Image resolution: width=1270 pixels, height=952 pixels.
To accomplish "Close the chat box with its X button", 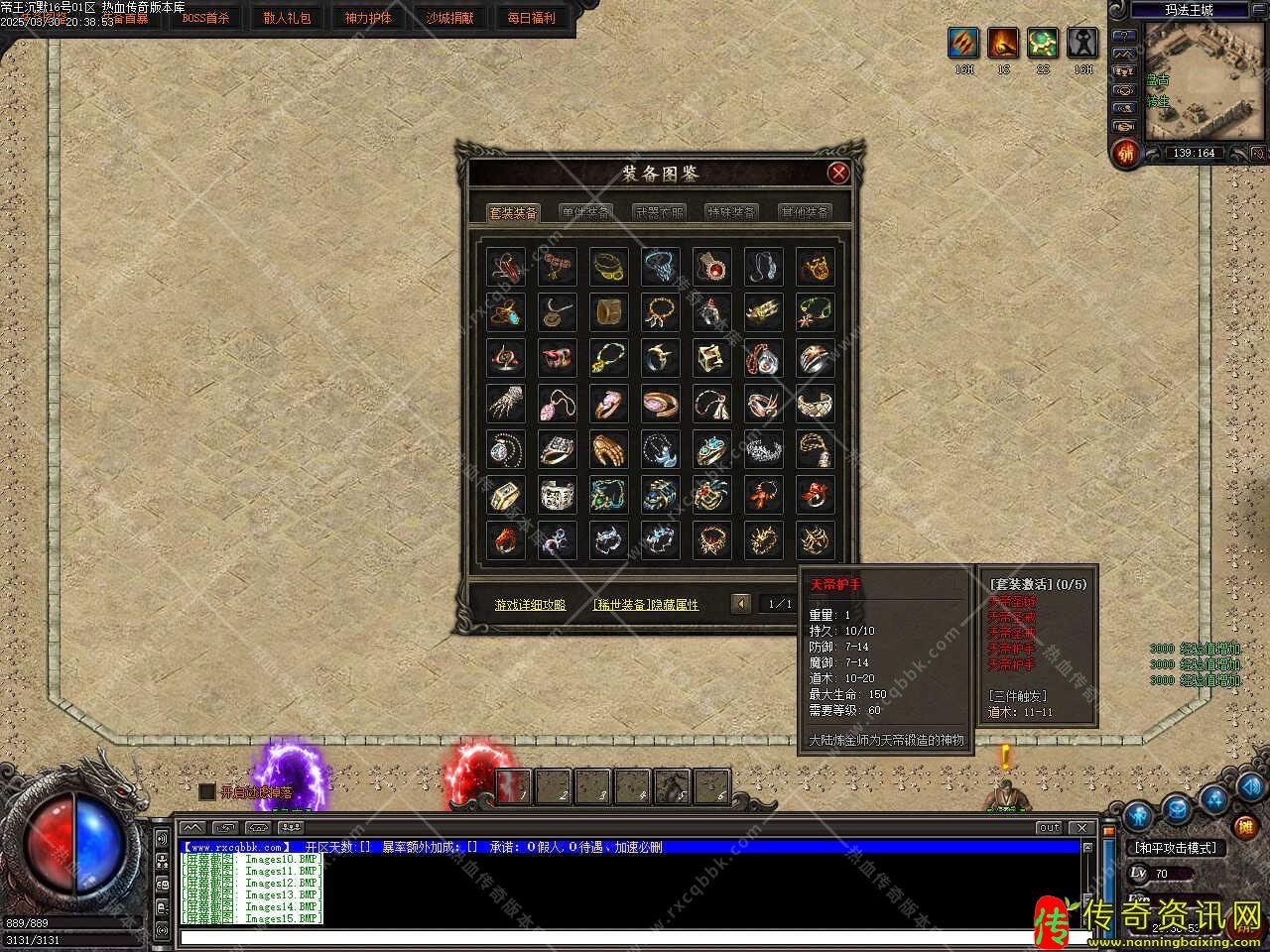I will click(1081, 827).
